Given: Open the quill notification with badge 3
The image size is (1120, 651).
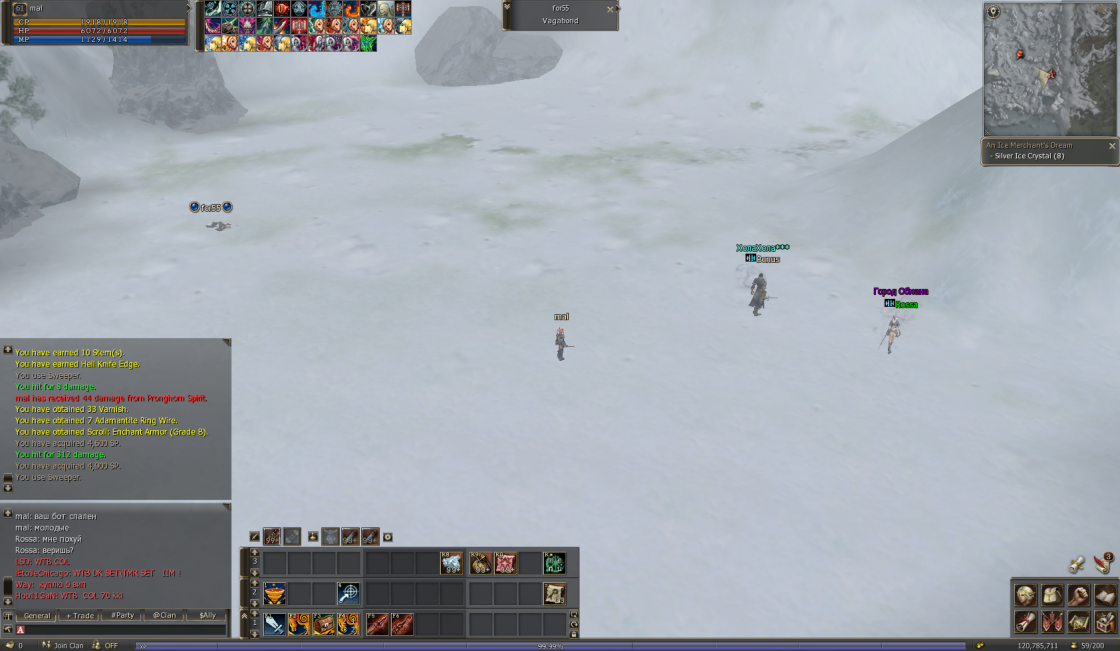Looking at the screenshot, I should coord(1103,562).
